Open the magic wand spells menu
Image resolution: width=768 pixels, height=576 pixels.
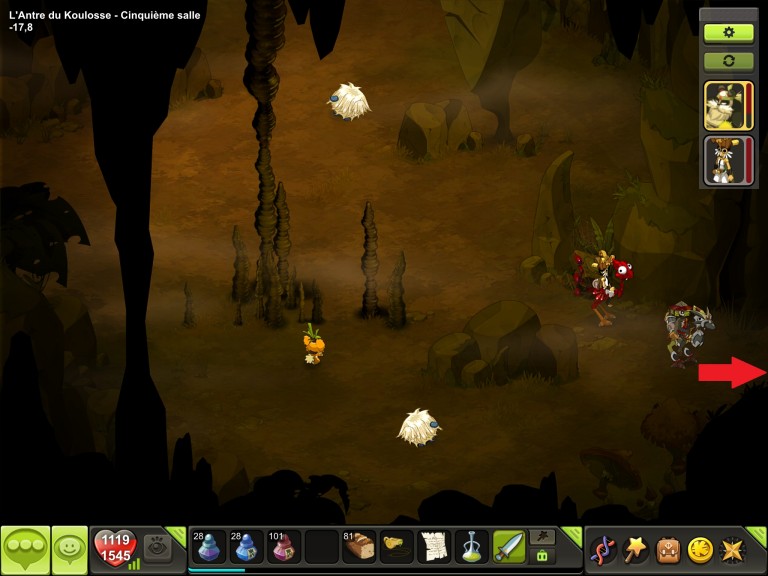[x=636, y=549]
